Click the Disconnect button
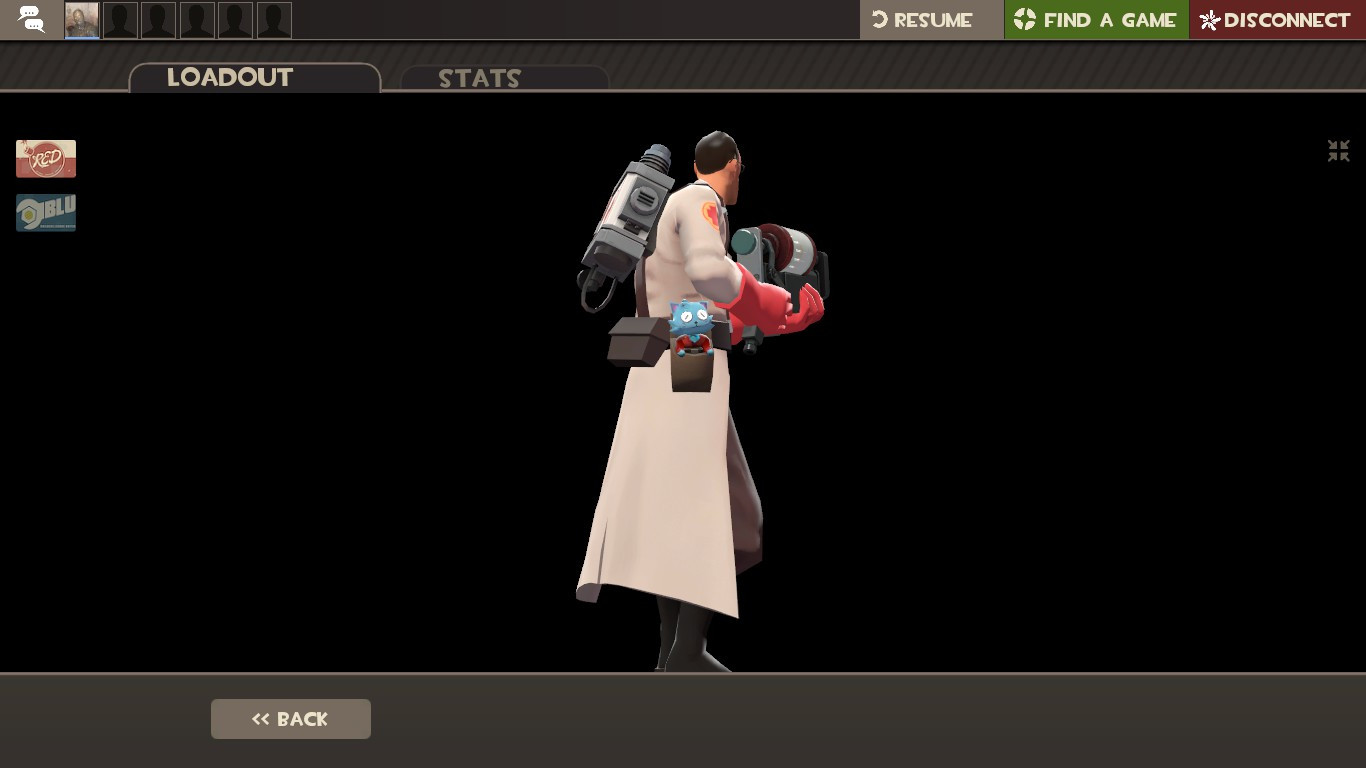Image resolution: width=1366 pixels, height=768 pixels. 1277,19
